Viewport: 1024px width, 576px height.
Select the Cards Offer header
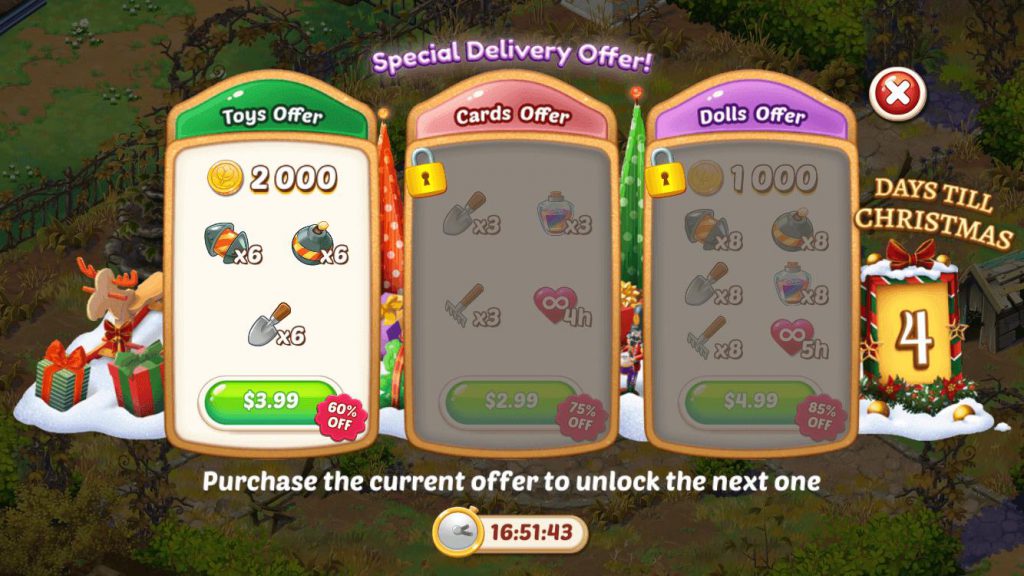point(511,116)
